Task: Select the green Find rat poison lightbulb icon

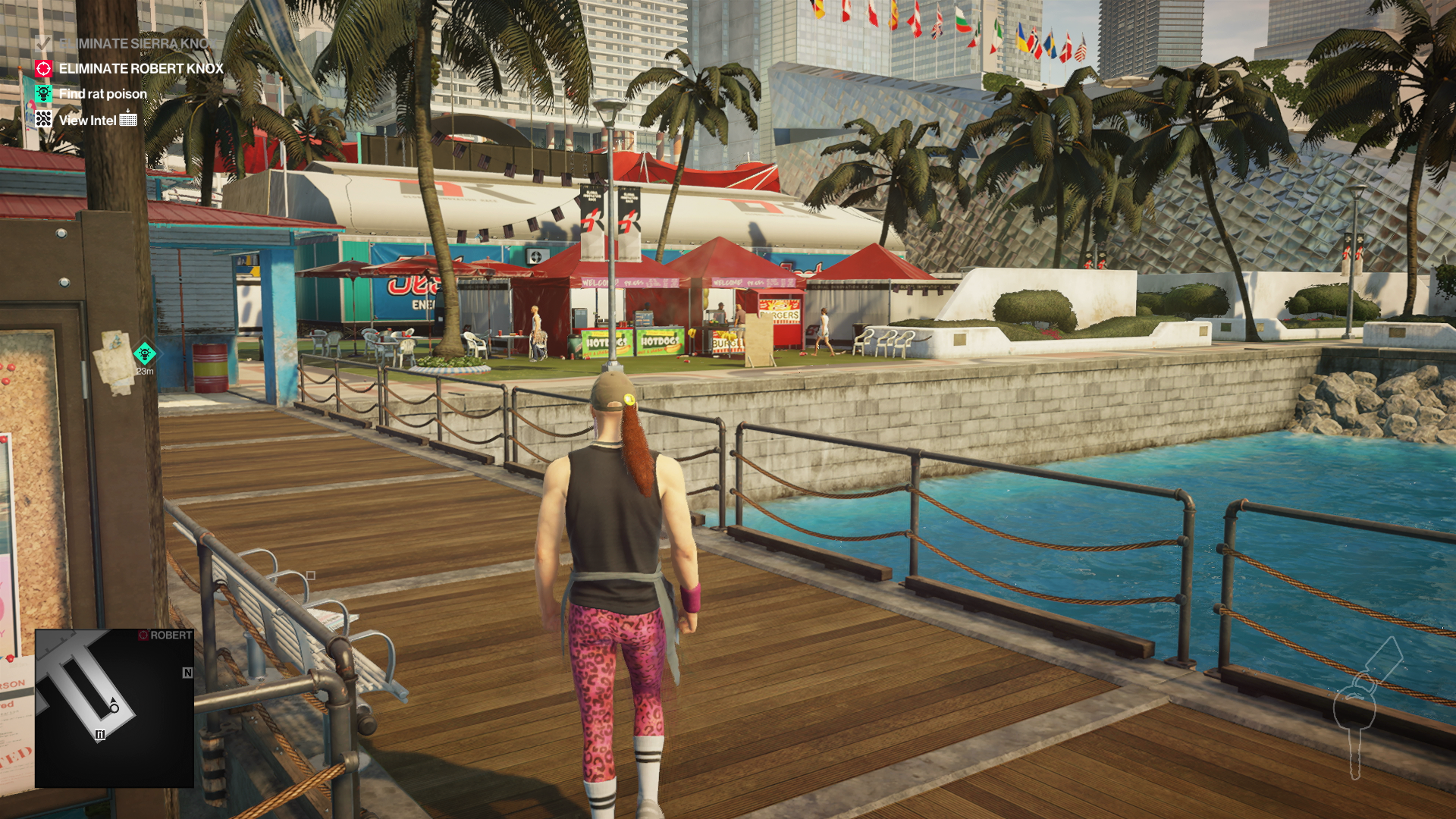Action: 43,93
